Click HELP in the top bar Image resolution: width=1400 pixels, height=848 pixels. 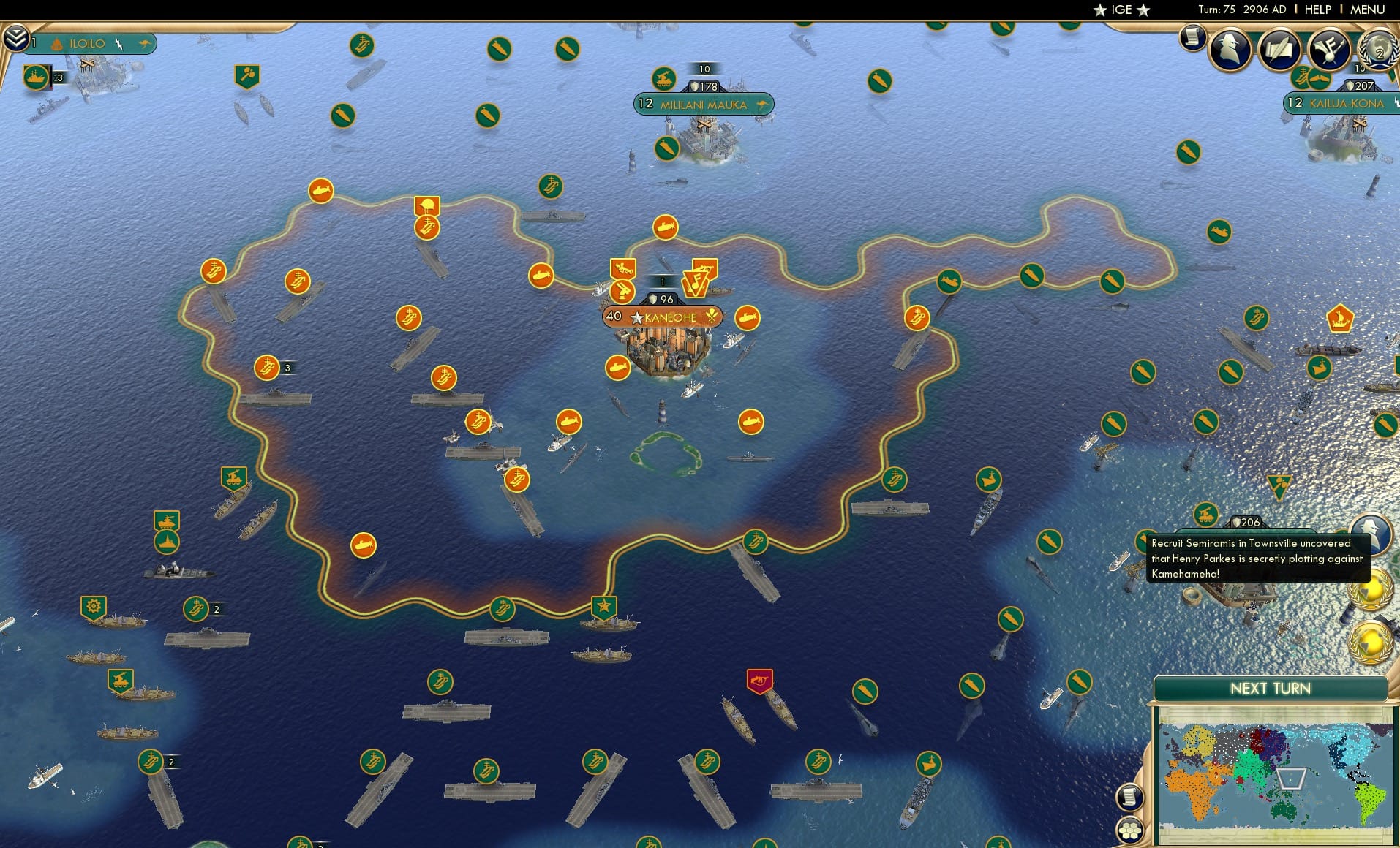coord(1317,10)
